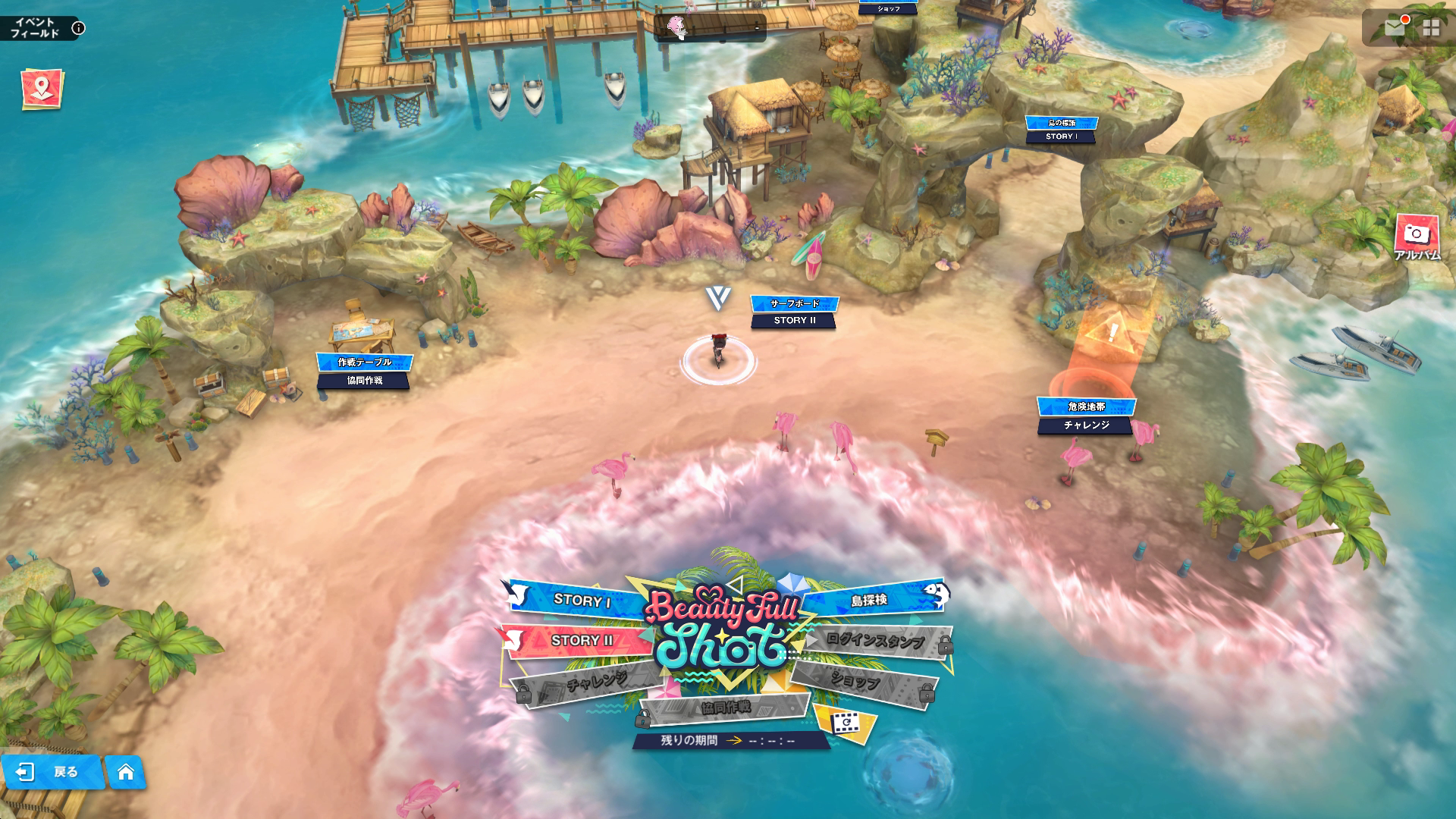This screenshot has height=819, width=1456.
Task: Go back with the 戻る button
Action: 52,772
